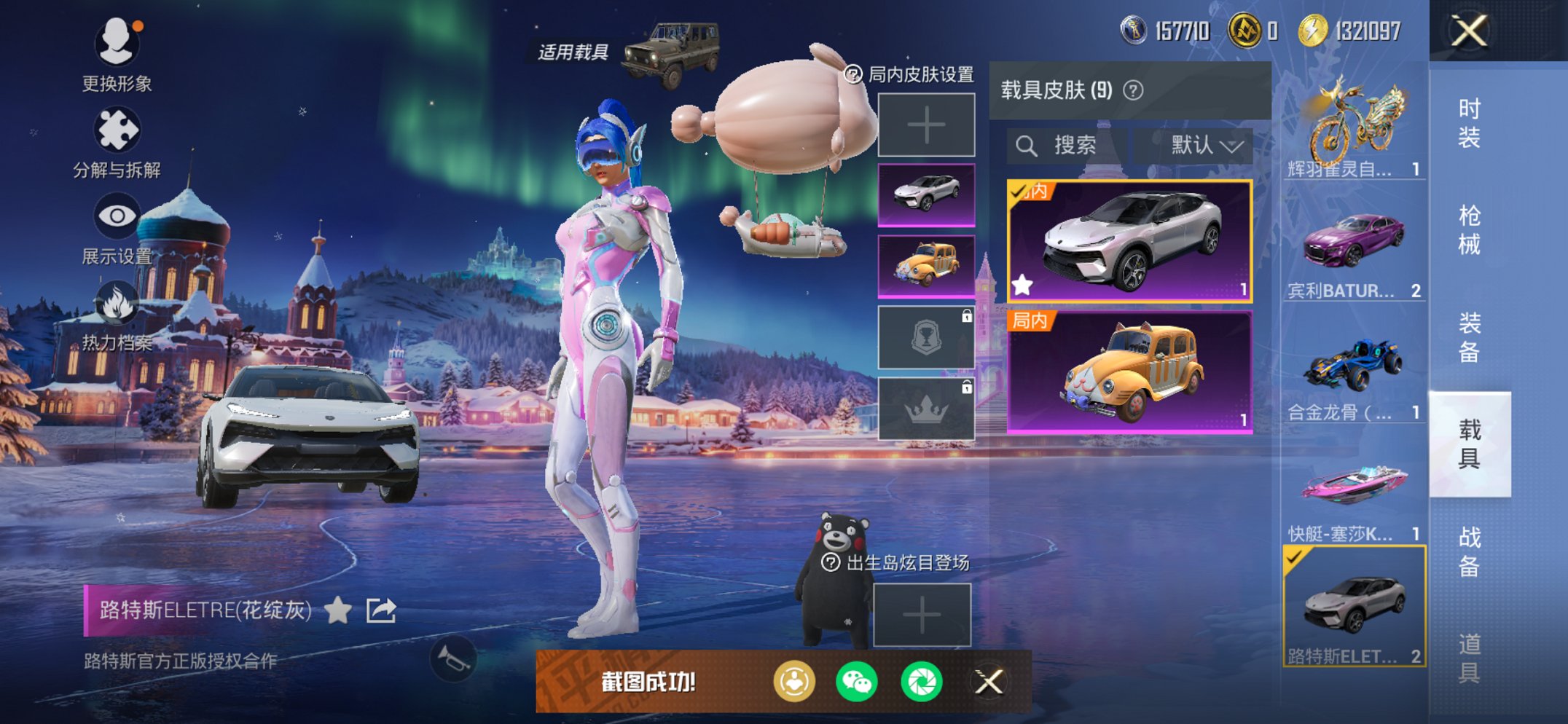The height and width of the screenshot is (724, 1568).
Task: Open the 更换形象 avatar icon
Action: (x=119, y=44)
